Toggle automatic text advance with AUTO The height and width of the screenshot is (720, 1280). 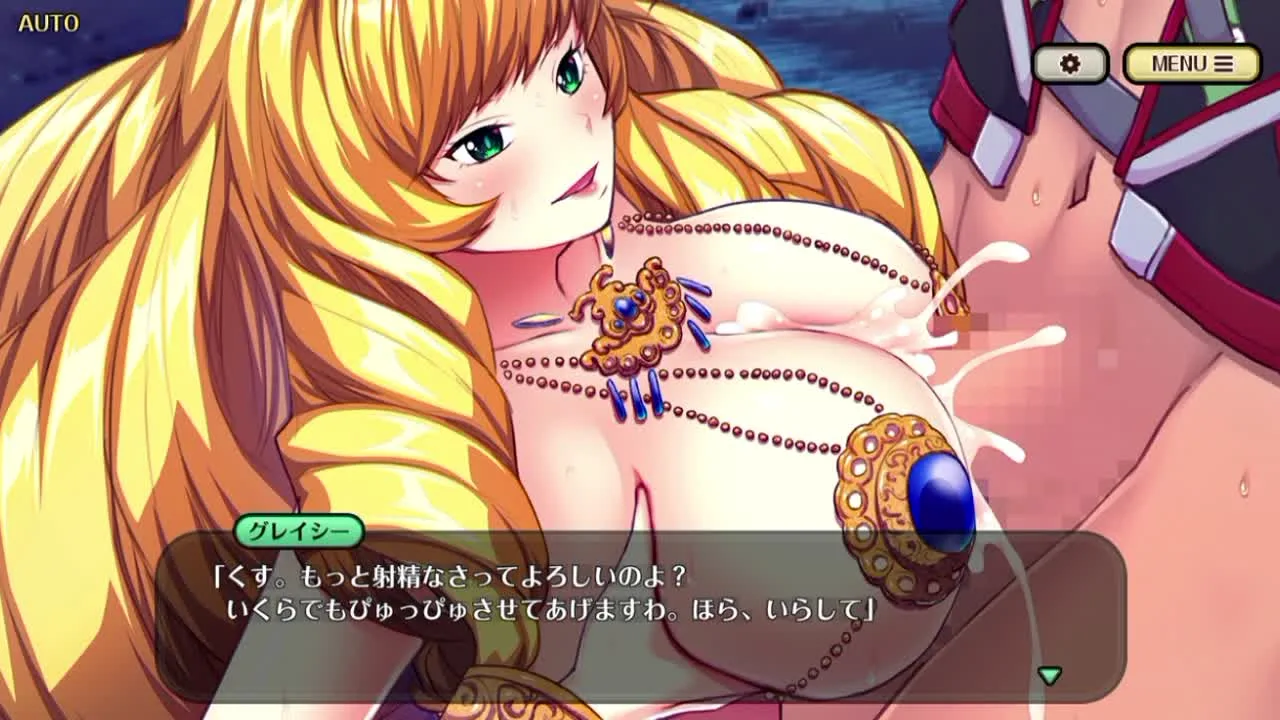(x=46, y=22)
